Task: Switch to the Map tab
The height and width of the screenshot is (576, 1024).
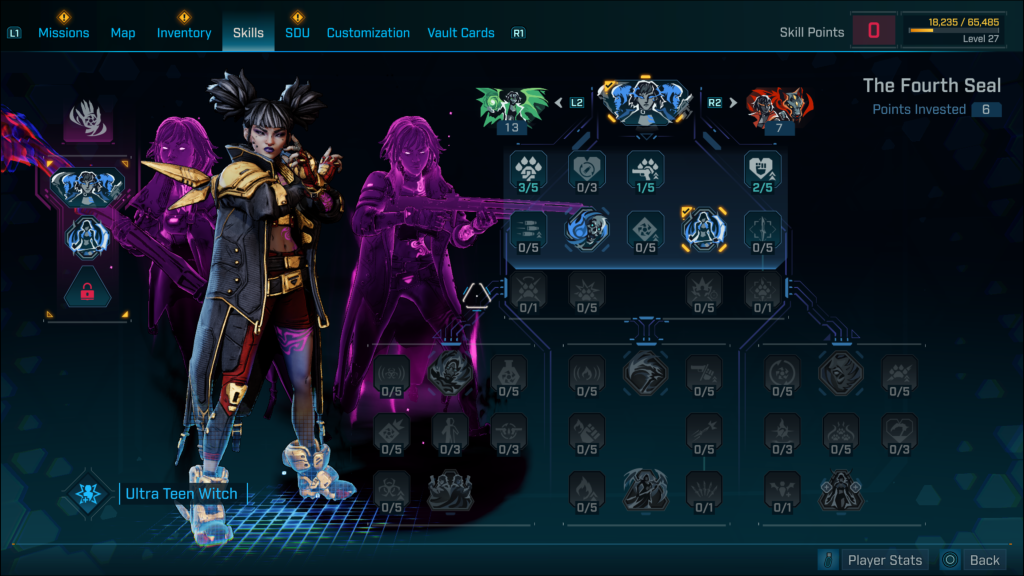Action: 123,33
